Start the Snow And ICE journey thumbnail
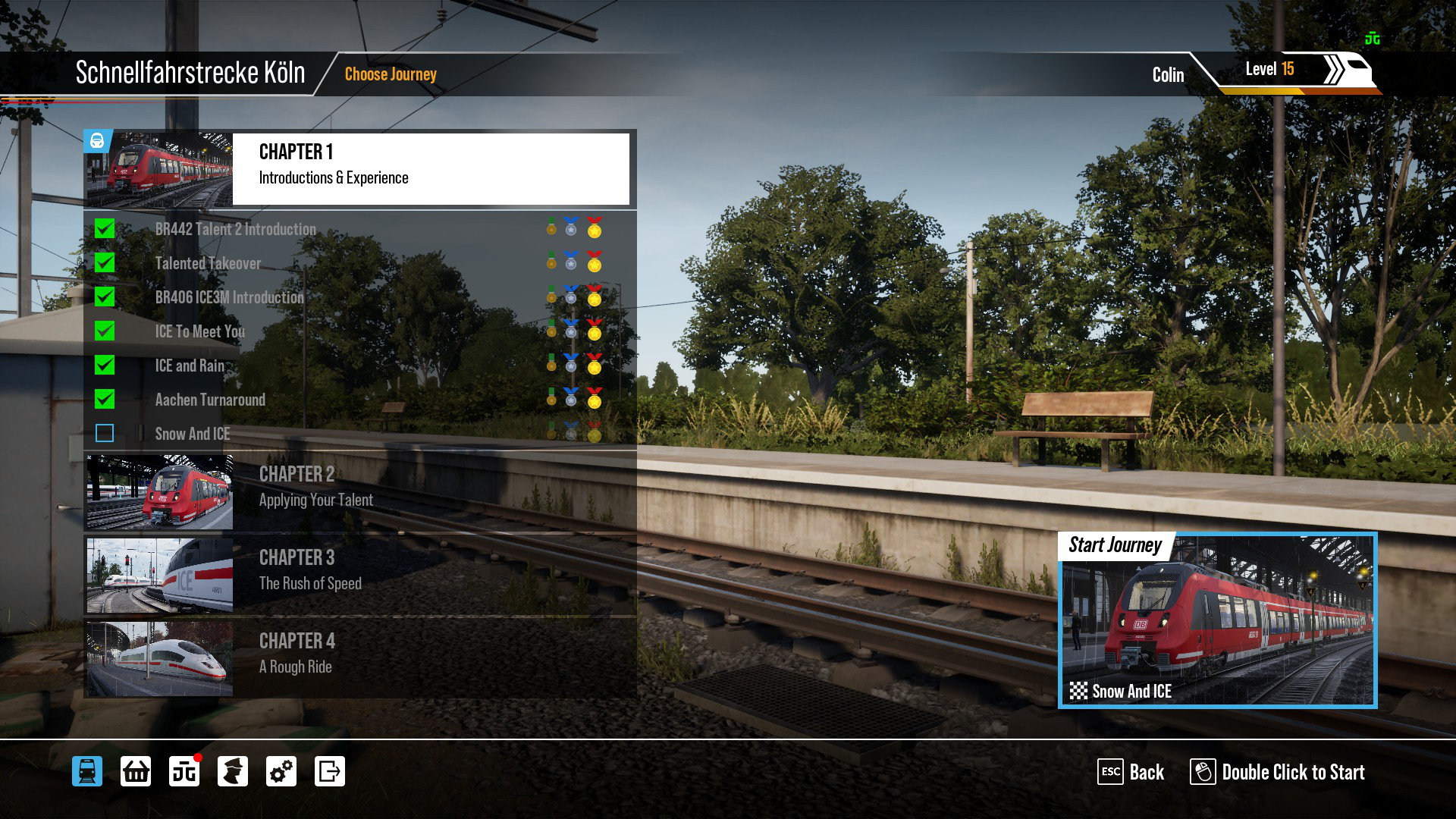 point(1217,620)
